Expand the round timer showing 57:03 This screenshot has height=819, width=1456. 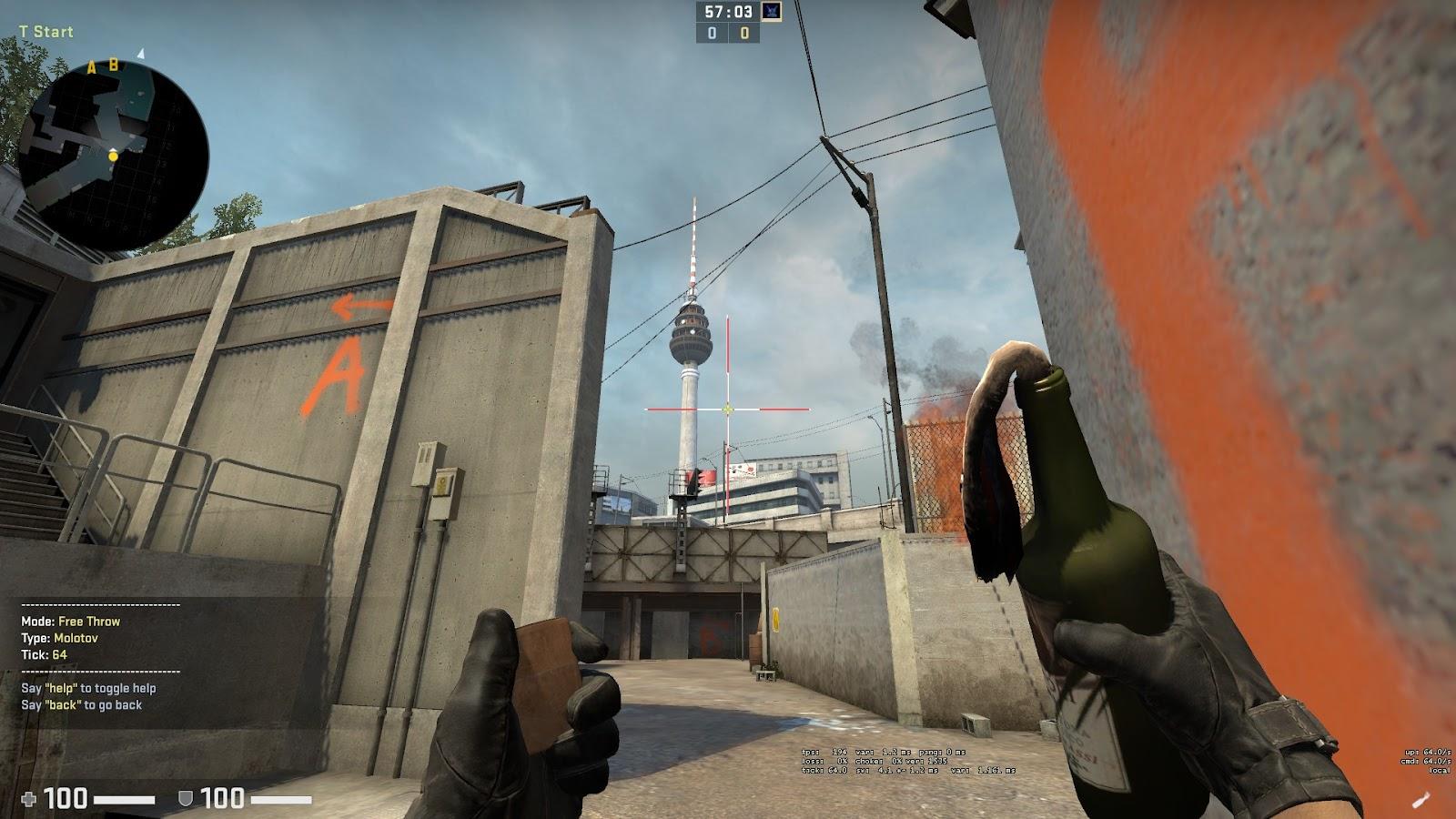coord(728,12)
